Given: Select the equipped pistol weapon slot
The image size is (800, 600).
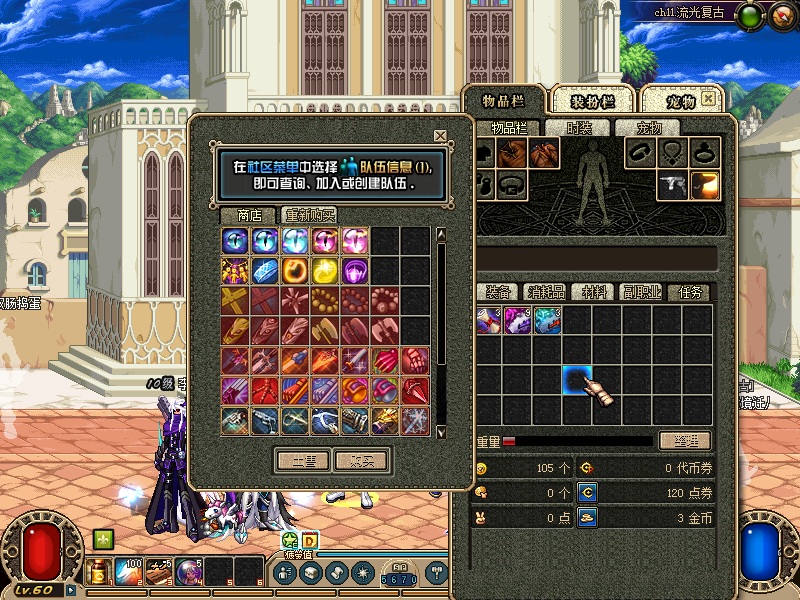Looking at the screenshot, I should (x=674, y=184).
